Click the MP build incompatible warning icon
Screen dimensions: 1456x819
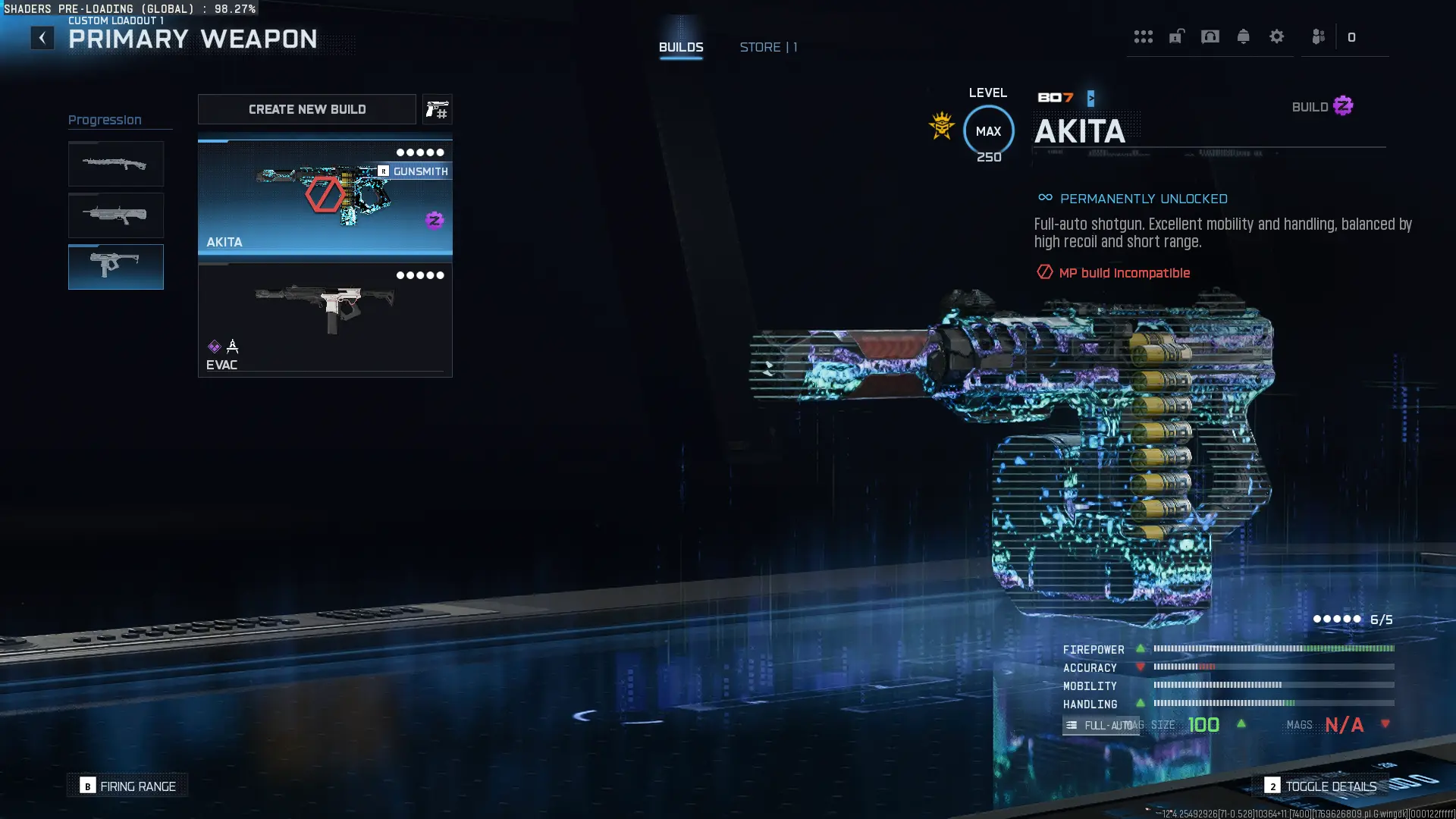[1044, 273]
